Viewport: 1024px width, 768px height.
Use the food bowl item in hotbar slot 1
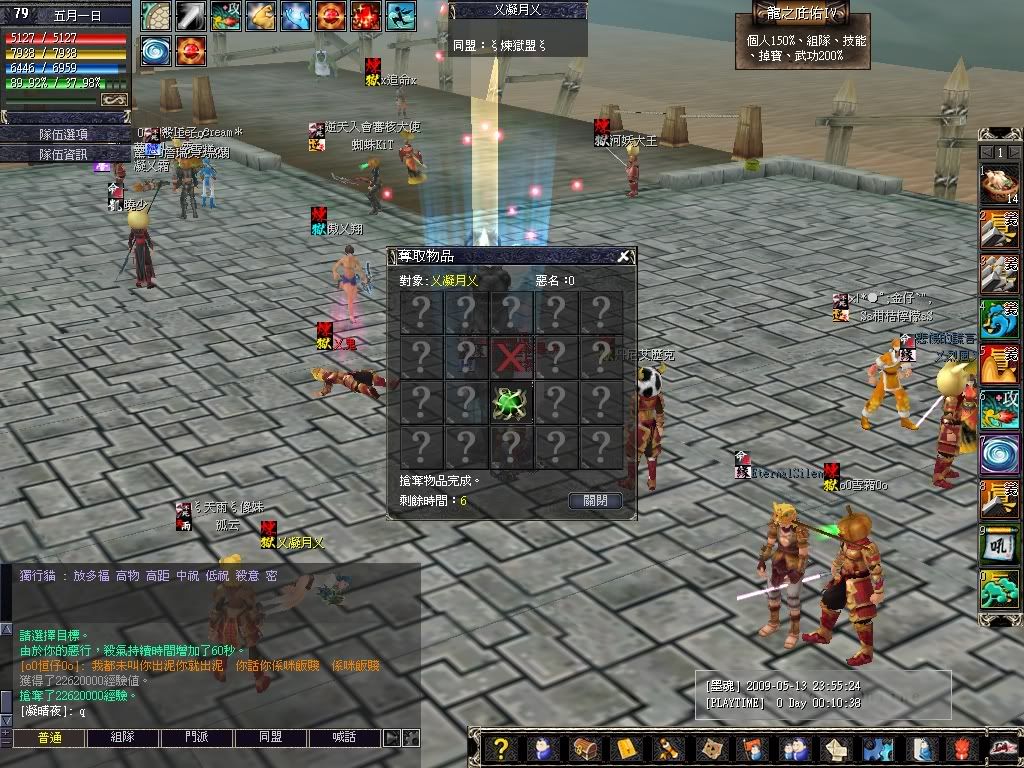tap(999, 185)
